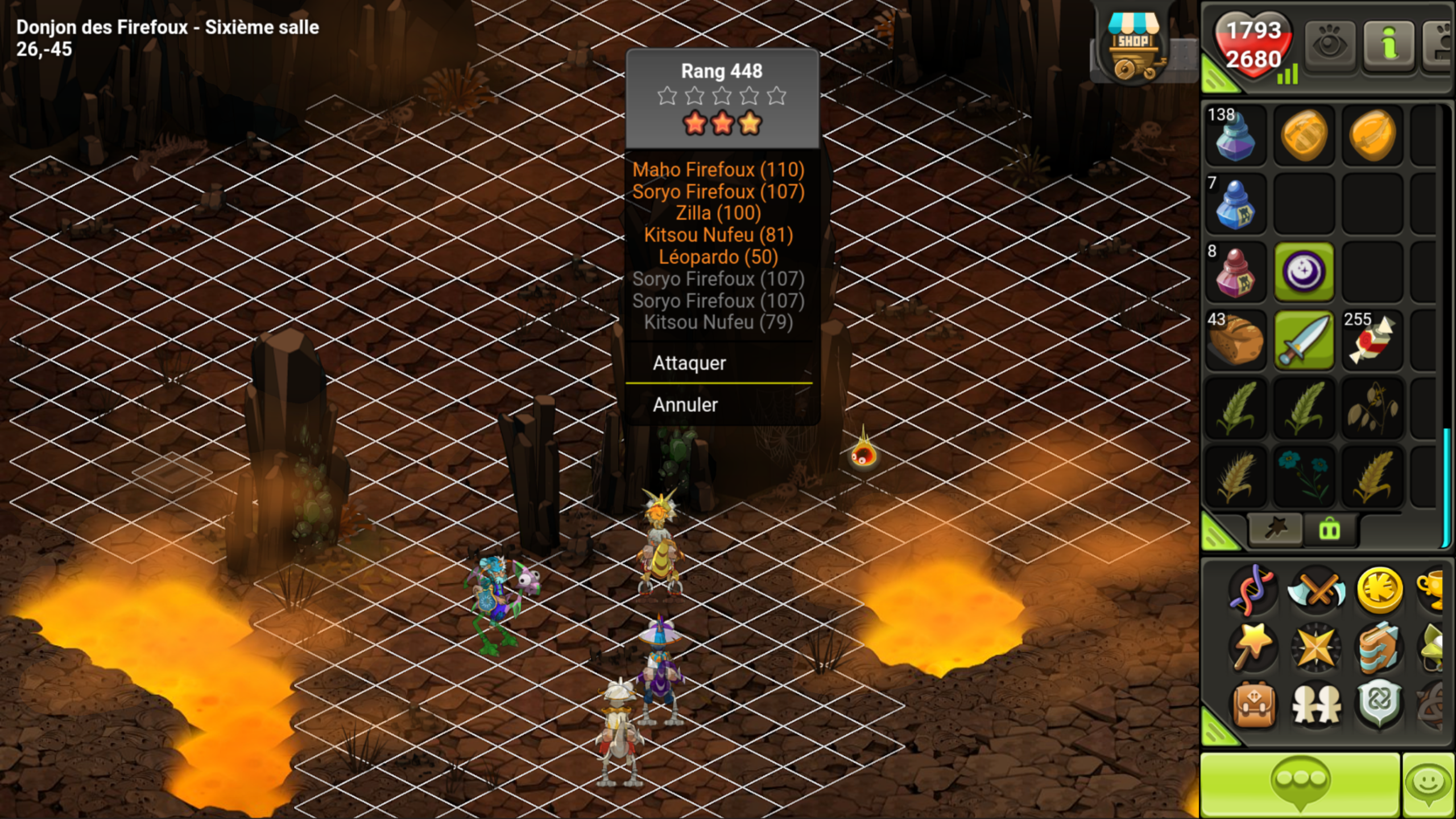Screen dimensions: 1456x819
Task: Open the compass star map
Action: [x=1316, y=647]
